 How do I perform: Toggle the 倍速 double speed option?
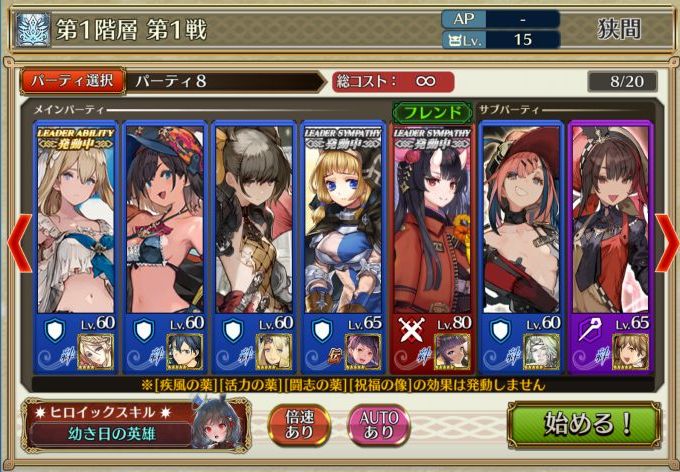[x=298, y=424]
